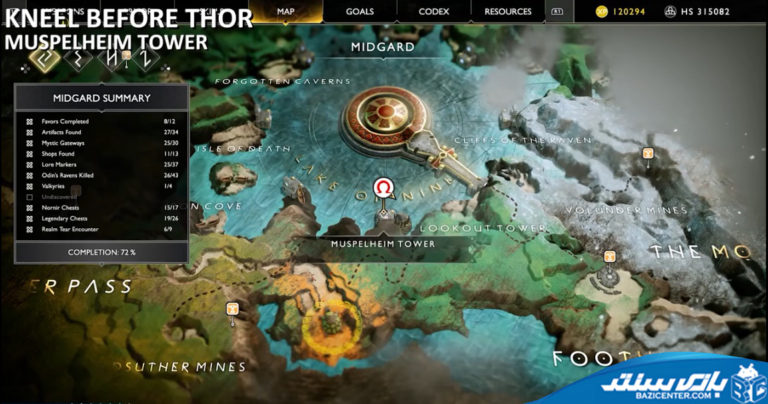Click the Realm Tear Encounter entry
768x404 pixels.
click(101, 230)
